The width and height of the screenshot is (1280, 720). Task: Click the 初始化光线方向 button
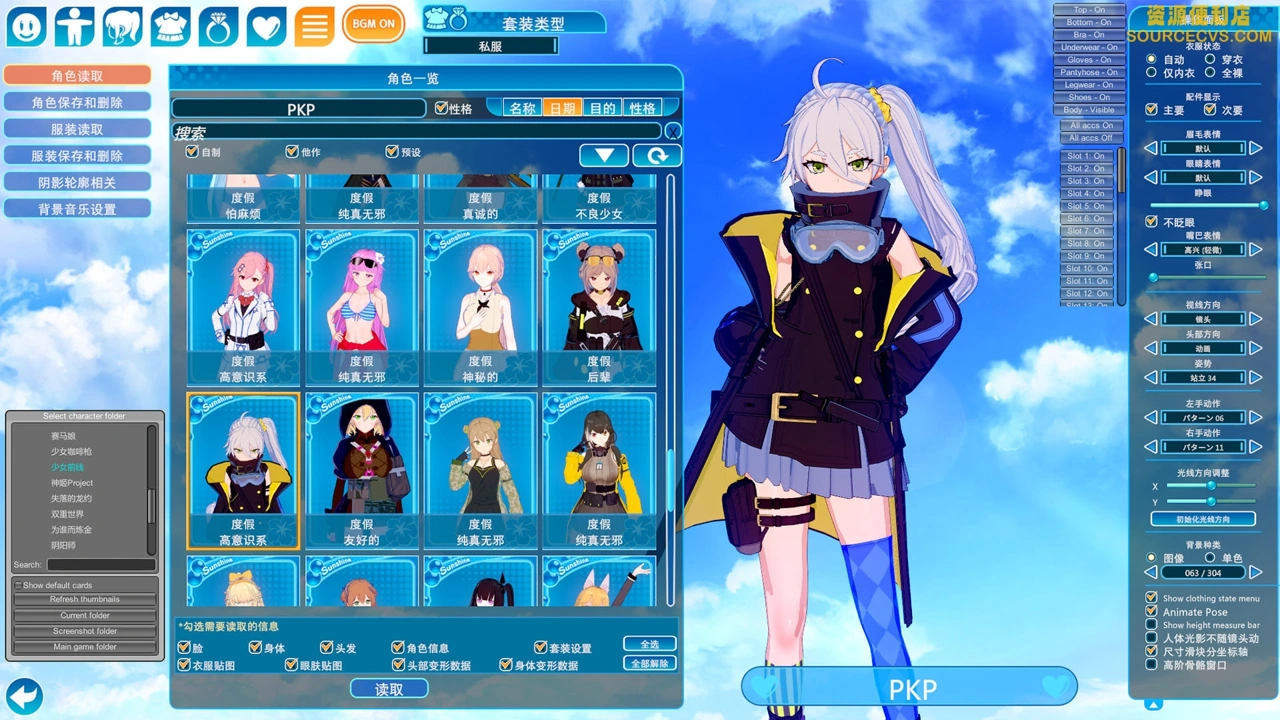pyautogui.click(x=1203, y=519)
